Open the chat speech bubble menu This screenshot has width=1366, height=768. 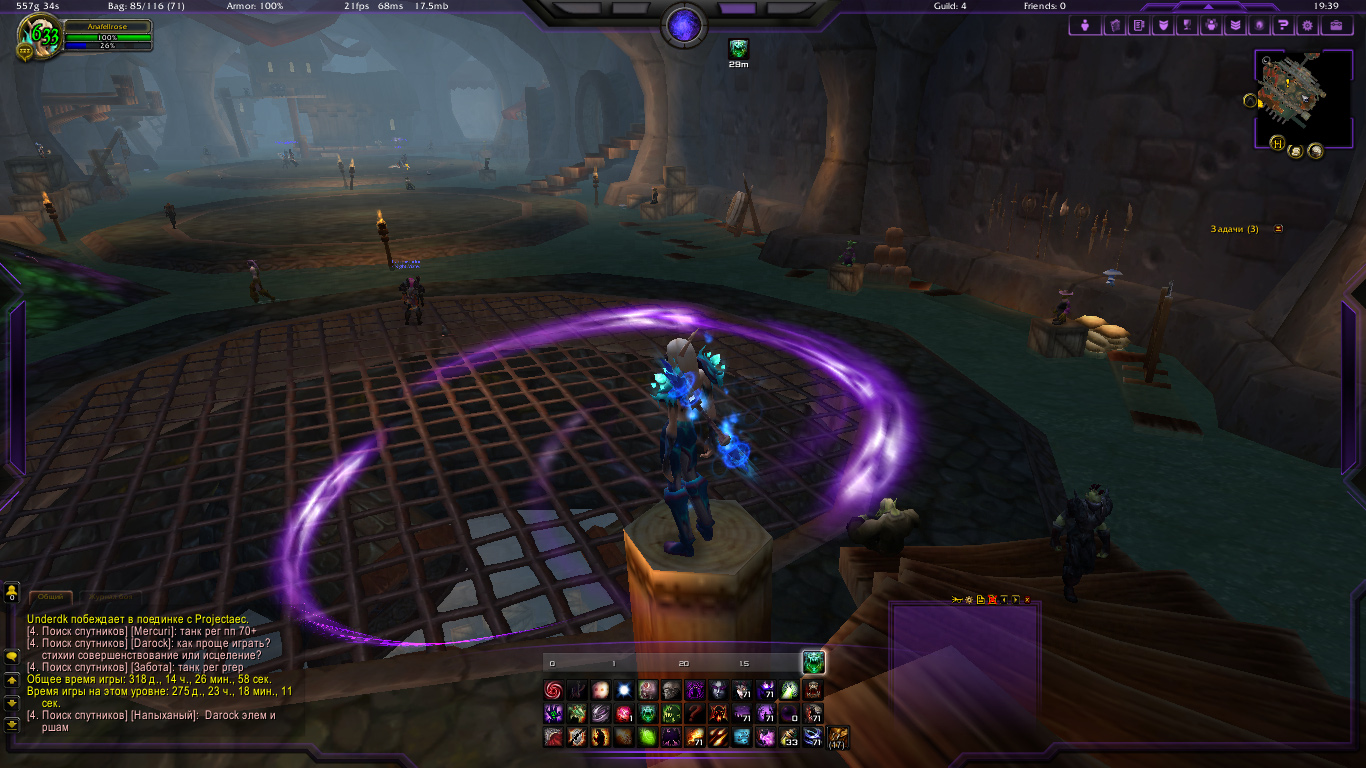[x=12, y=657]
